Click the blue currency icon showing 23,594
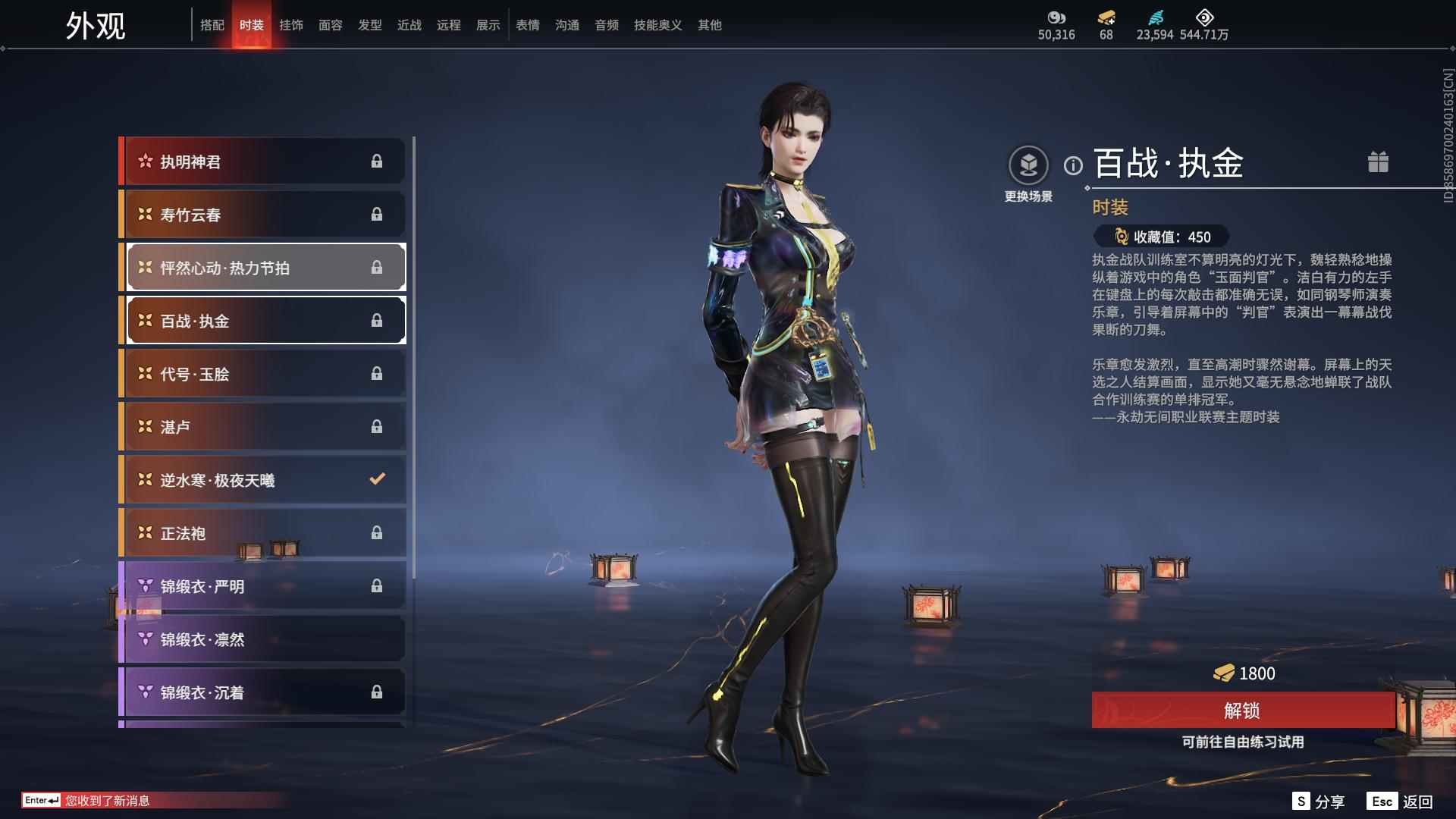The image size is (1456, 819). pos(1156,17)
